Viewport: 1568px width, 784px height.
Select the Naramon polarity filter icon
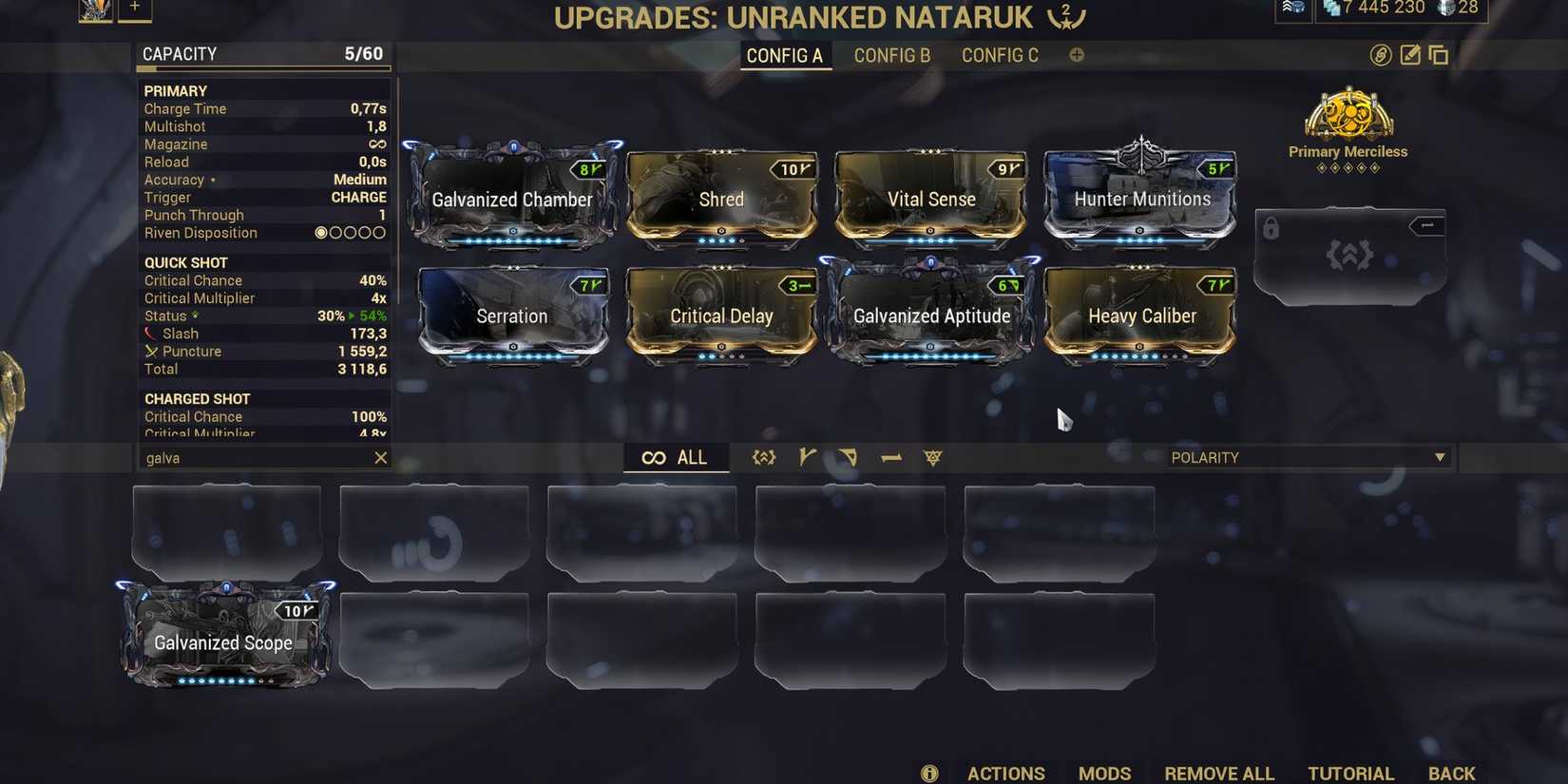coord(847,457)
